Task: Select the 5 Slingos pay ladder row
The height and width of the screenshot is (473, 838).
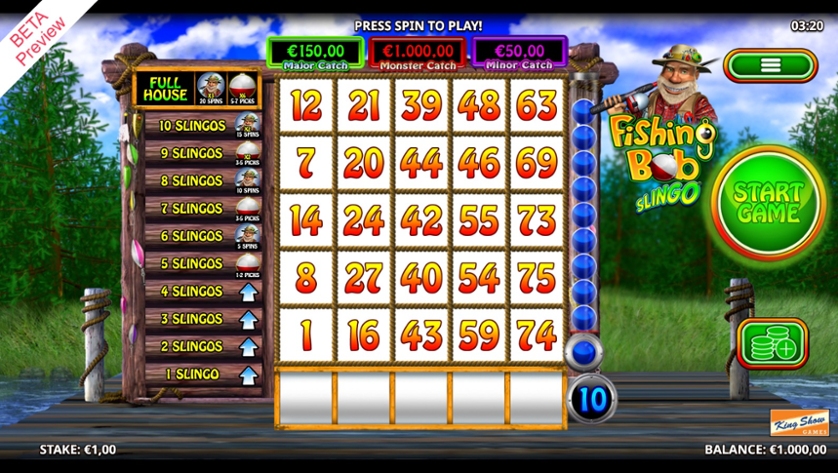Action: click(x=197, y=264)
